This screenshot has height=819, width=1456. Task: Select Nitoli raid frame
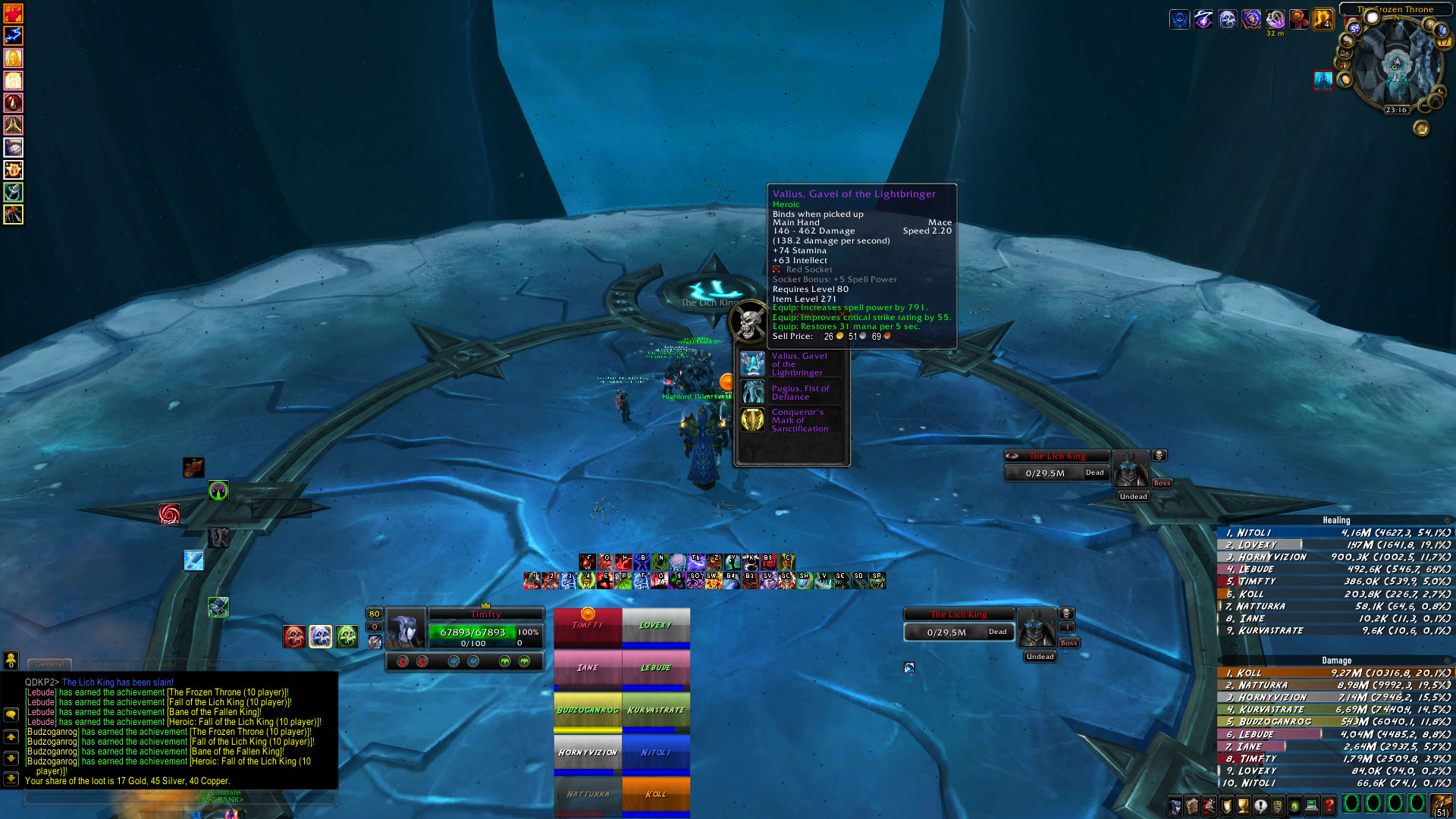tap(656, 753)
